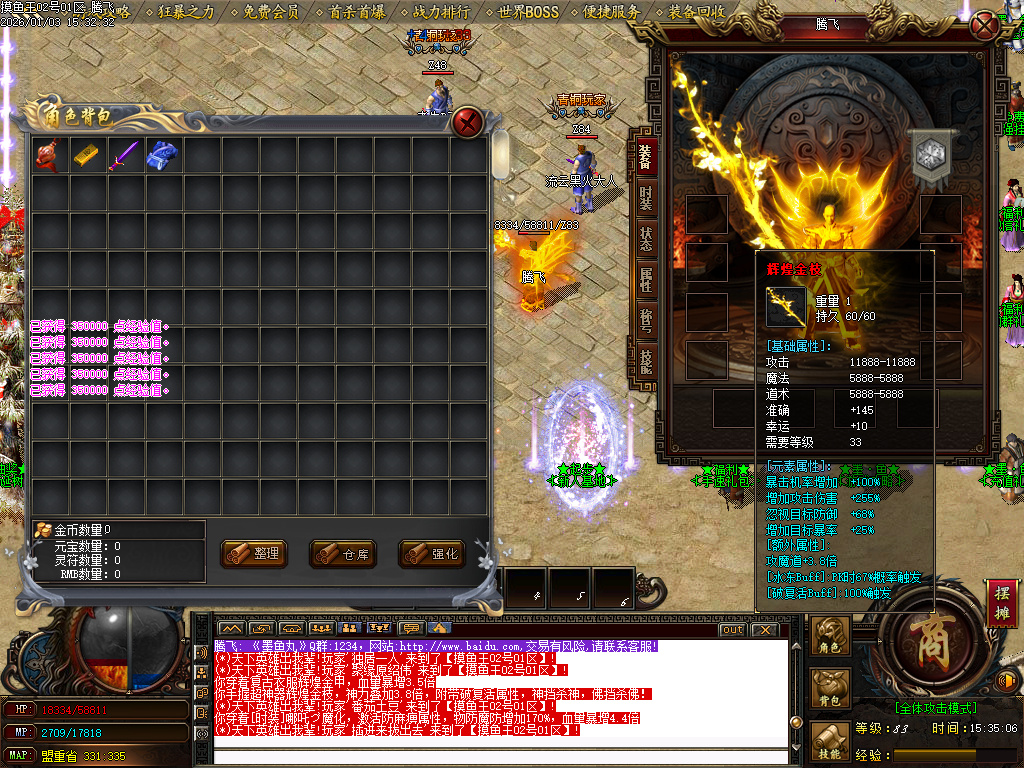Viewport: 1024px width, 768px height.
Task: Click the chat window's out button
Action: coord(733,630)
